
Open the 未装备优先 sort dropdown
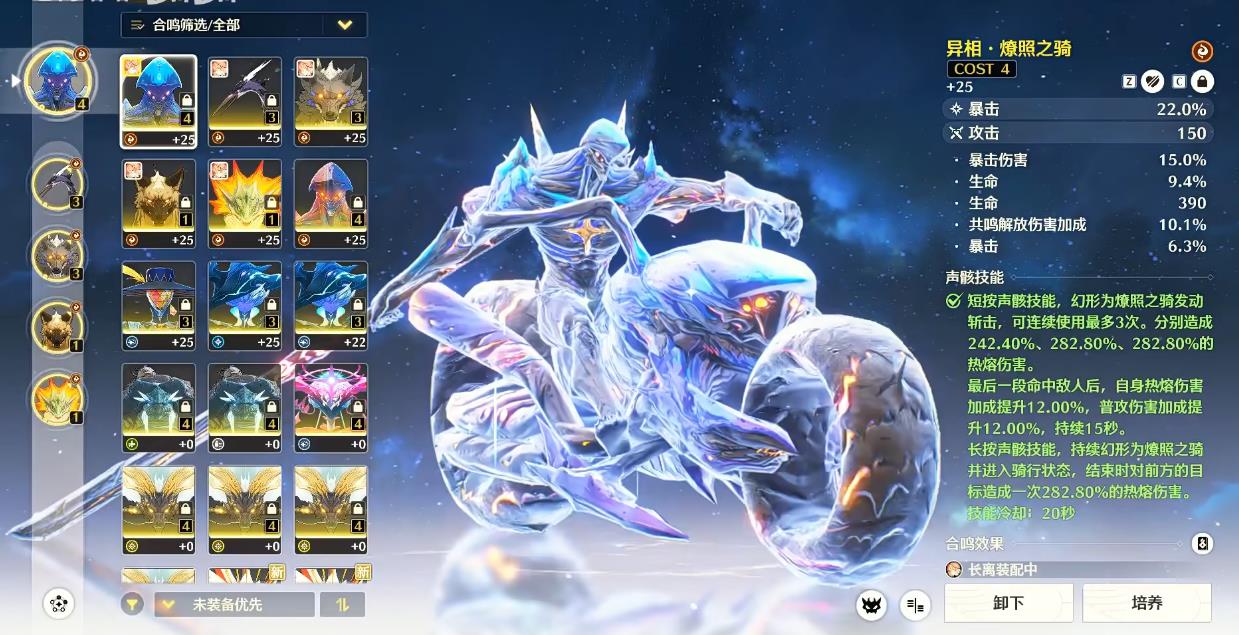(234, 604)
